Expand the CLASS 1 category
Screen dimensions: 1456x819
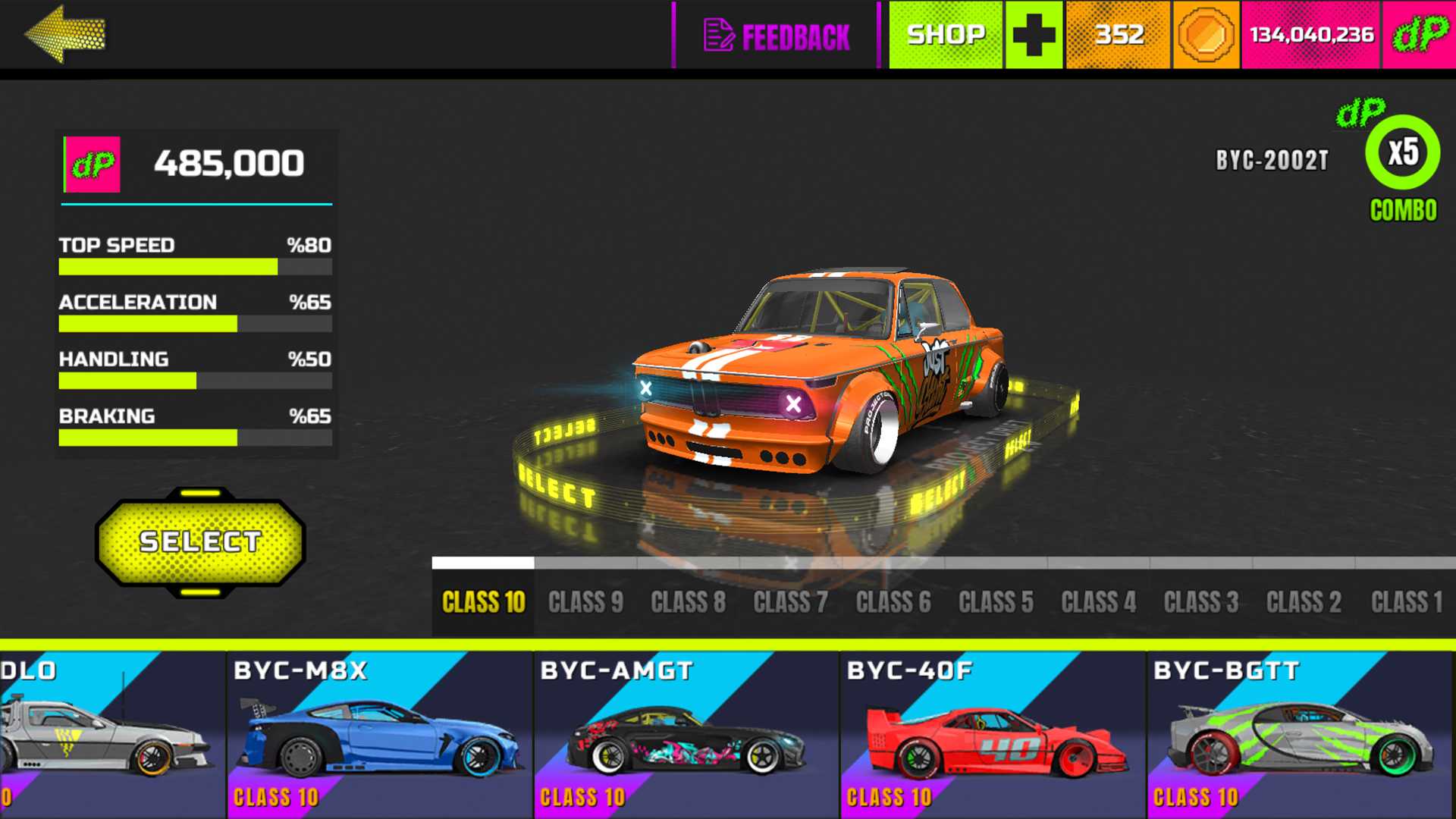click(1407, 601)
